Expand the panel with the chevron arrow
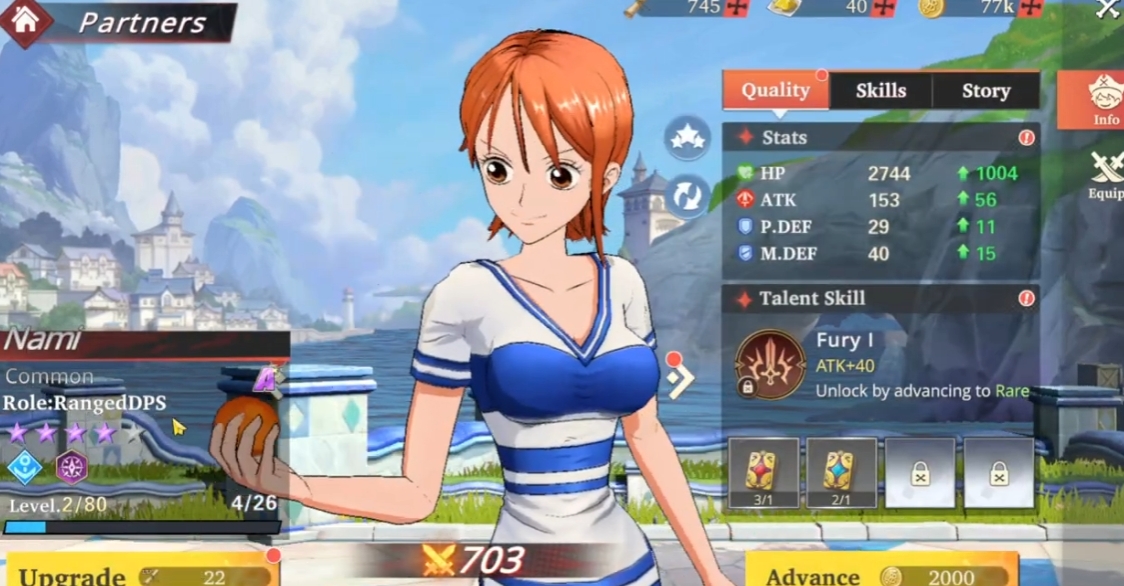Screen dimensions: 1124x586 (681, 379)
